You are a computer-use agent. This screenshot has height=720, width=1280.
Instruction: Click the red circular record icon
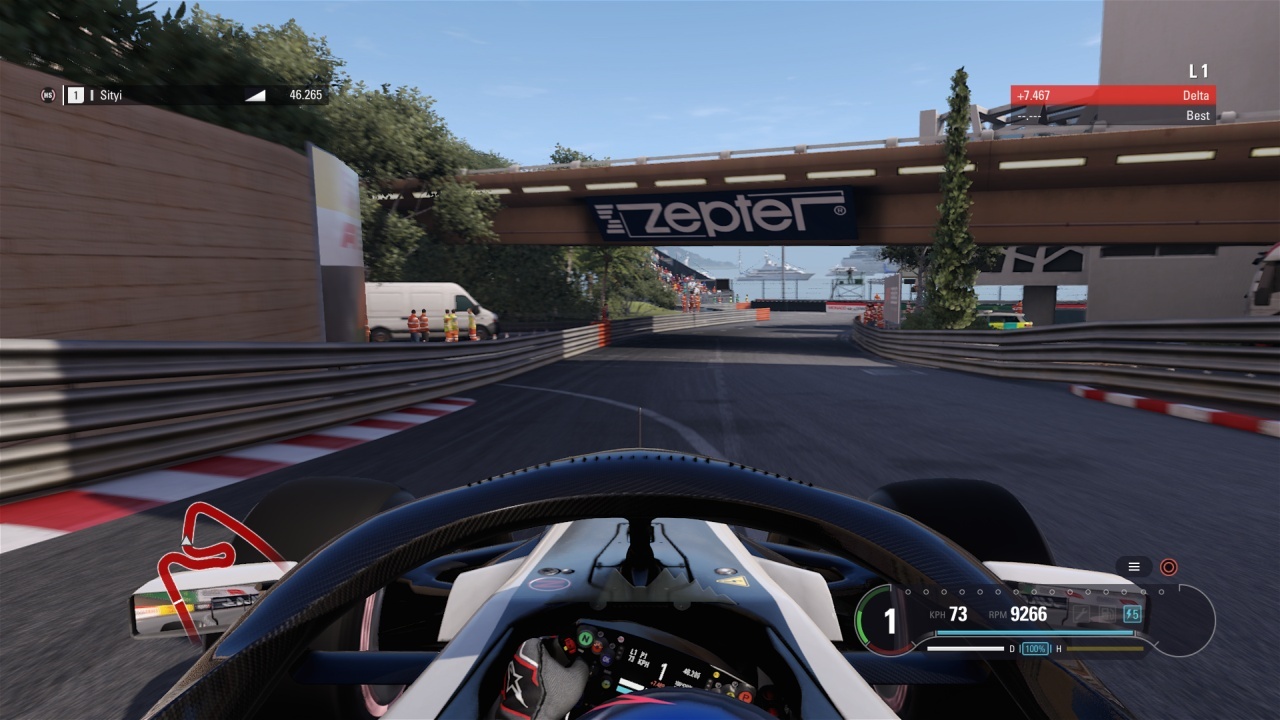coord(1168,567)
